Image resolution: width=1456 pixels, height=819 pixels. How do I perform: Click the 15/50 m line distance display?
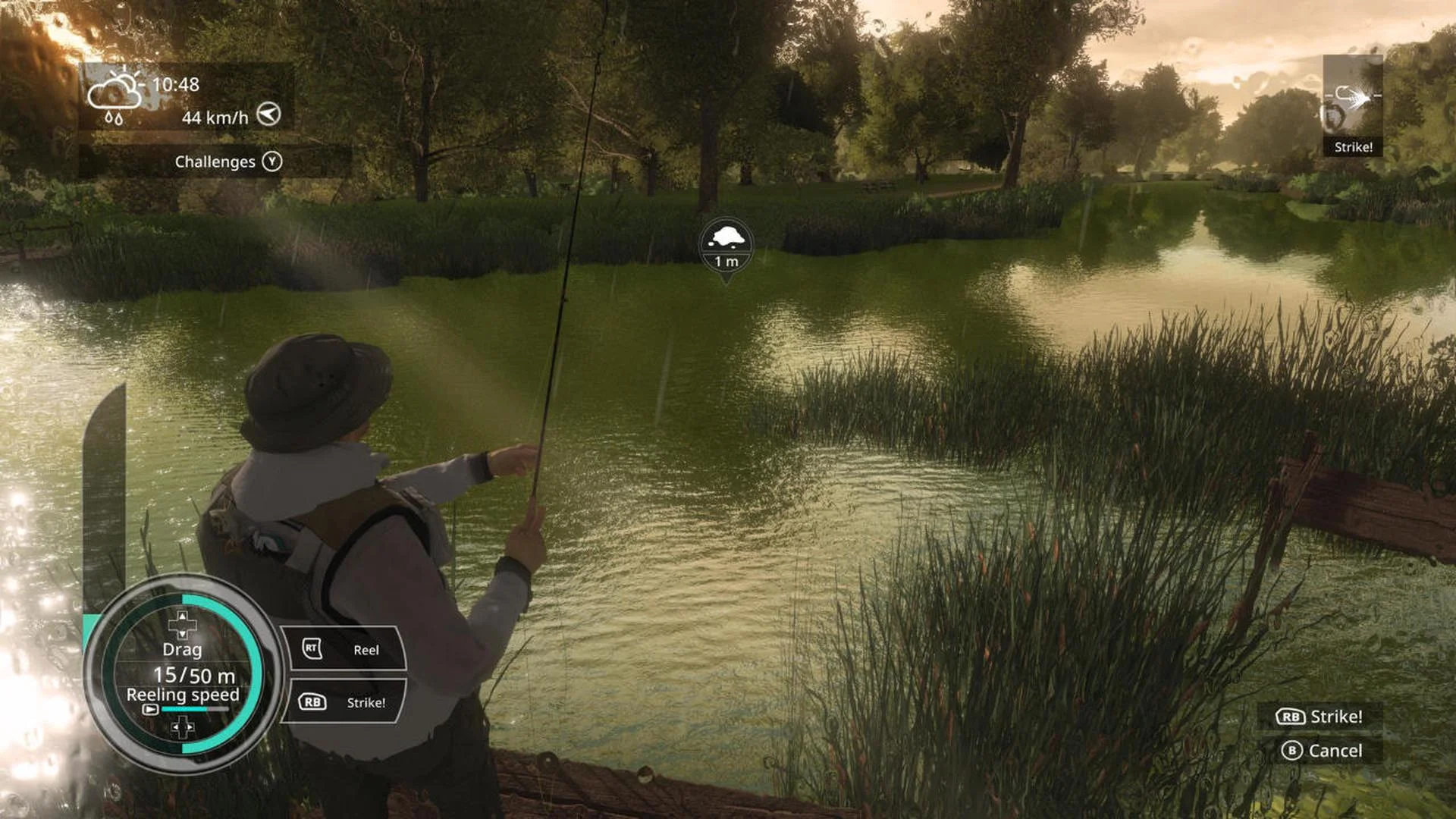194,676
